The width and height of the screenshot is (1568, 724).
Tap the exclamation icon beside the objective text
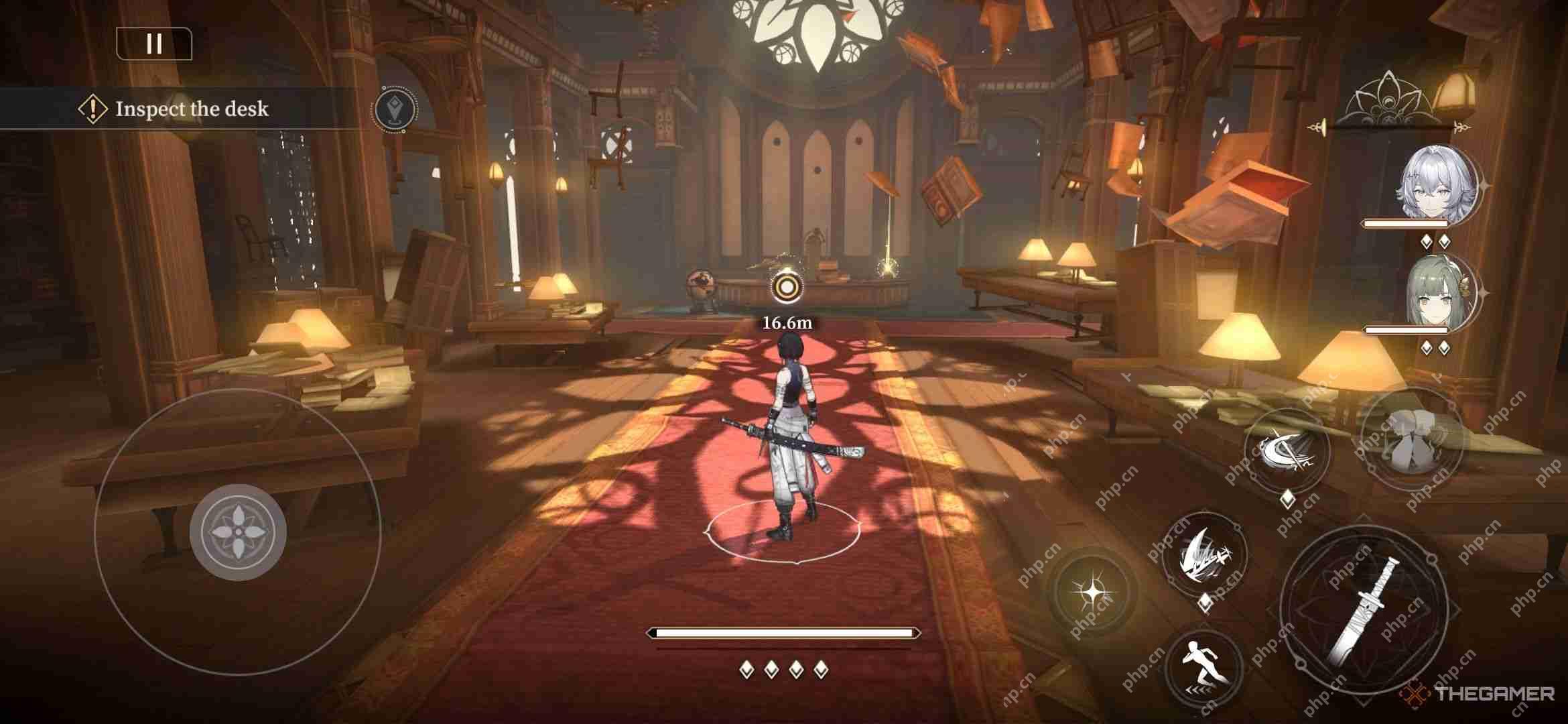(x=91, y=109)
